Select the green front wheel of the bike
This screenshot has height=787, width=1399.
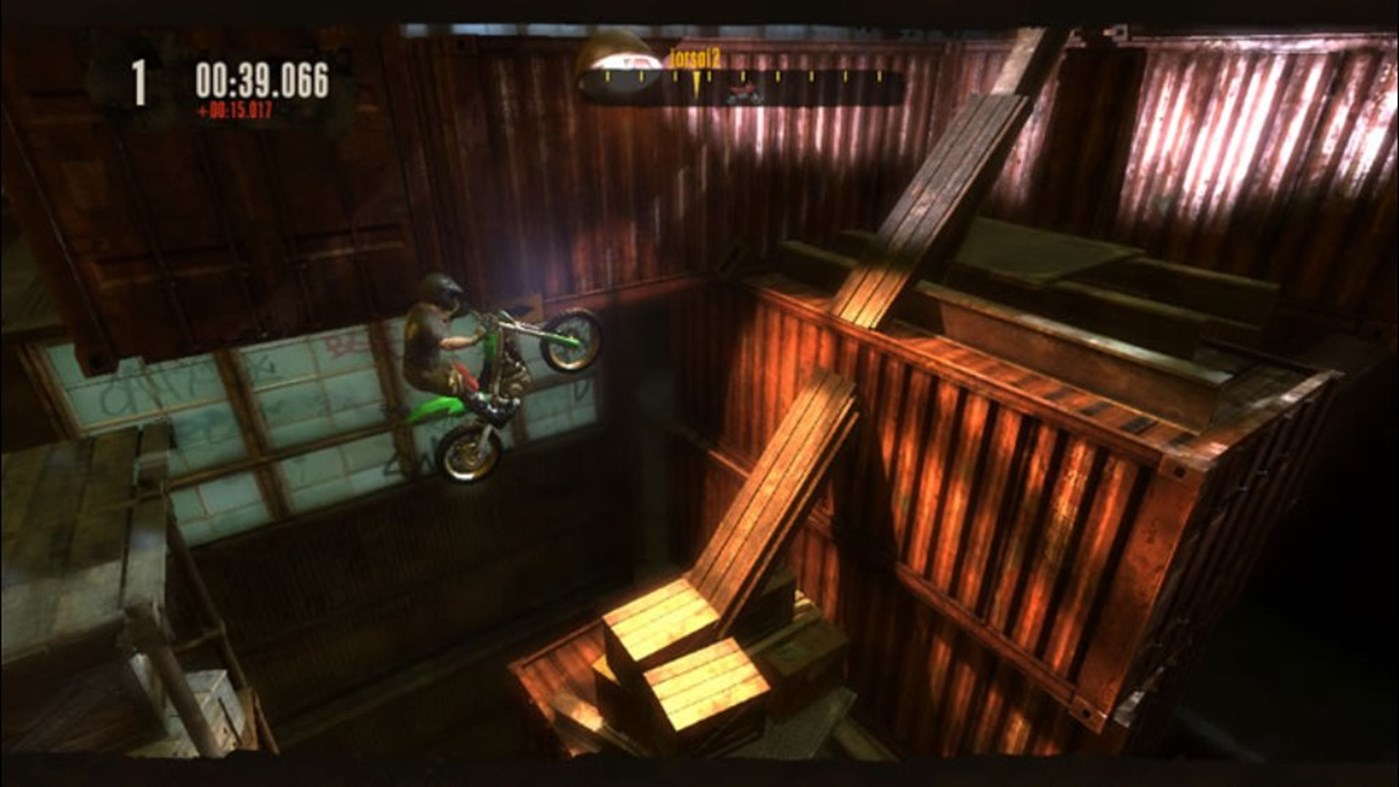(569, 340)
